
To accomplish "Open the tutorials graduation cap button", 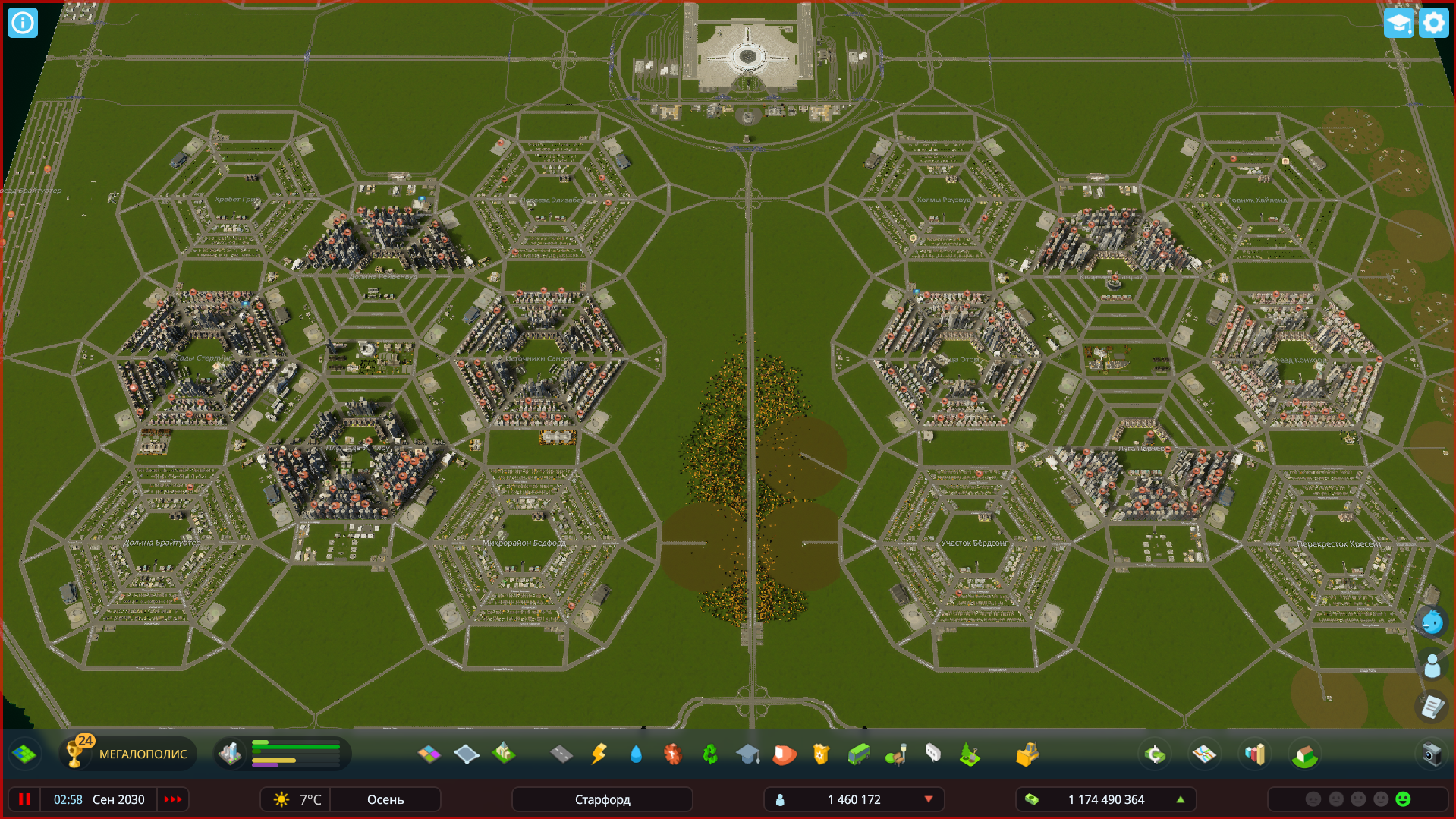I will click(x=1398, y=23).
